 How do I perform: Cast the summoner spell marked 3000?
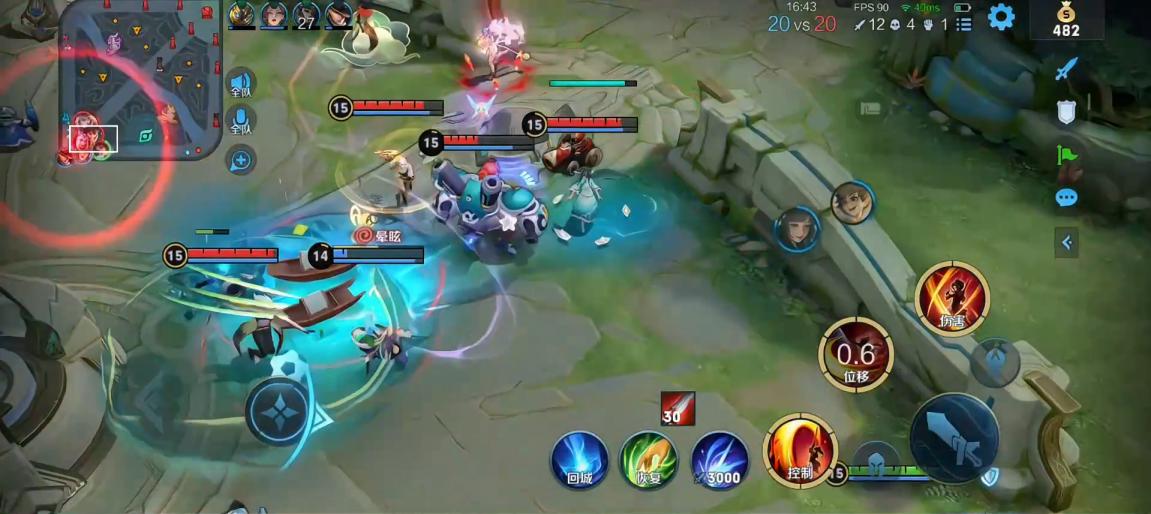(x=719, y=460)
